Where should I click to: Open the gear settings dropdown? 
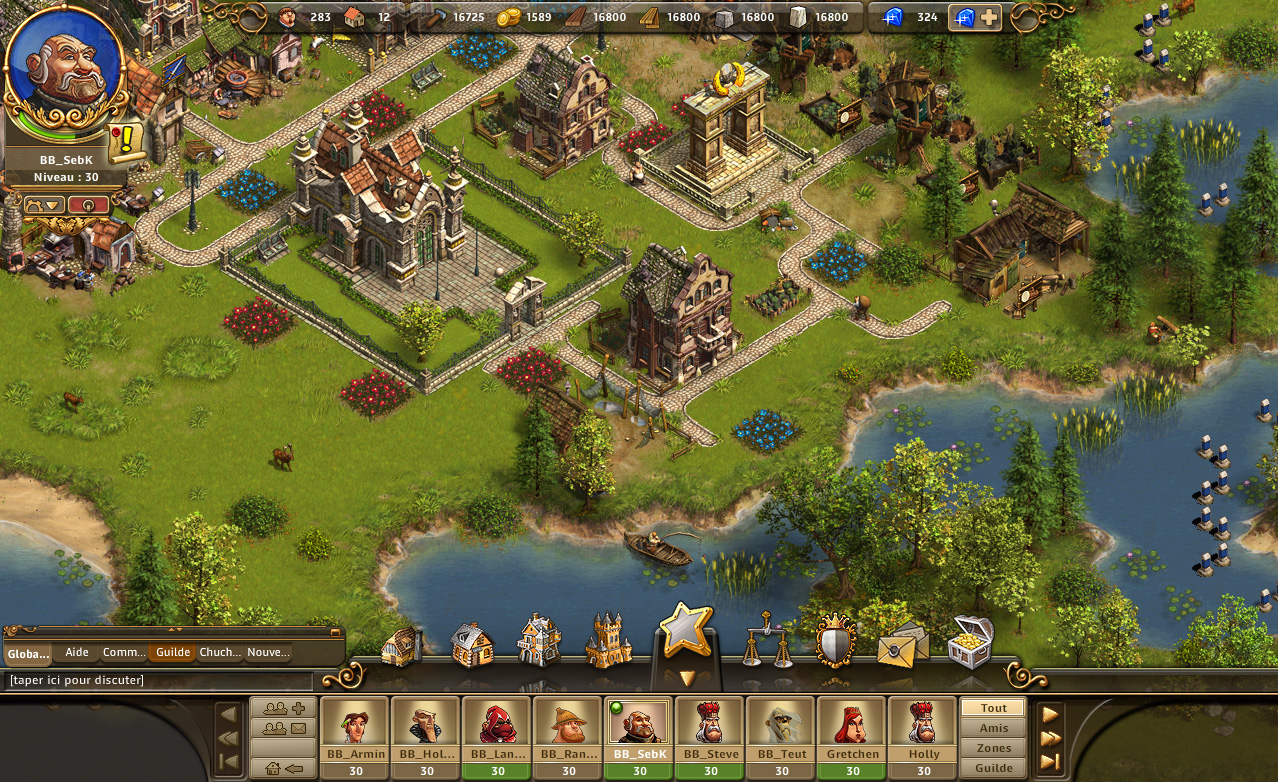(45, 205)
